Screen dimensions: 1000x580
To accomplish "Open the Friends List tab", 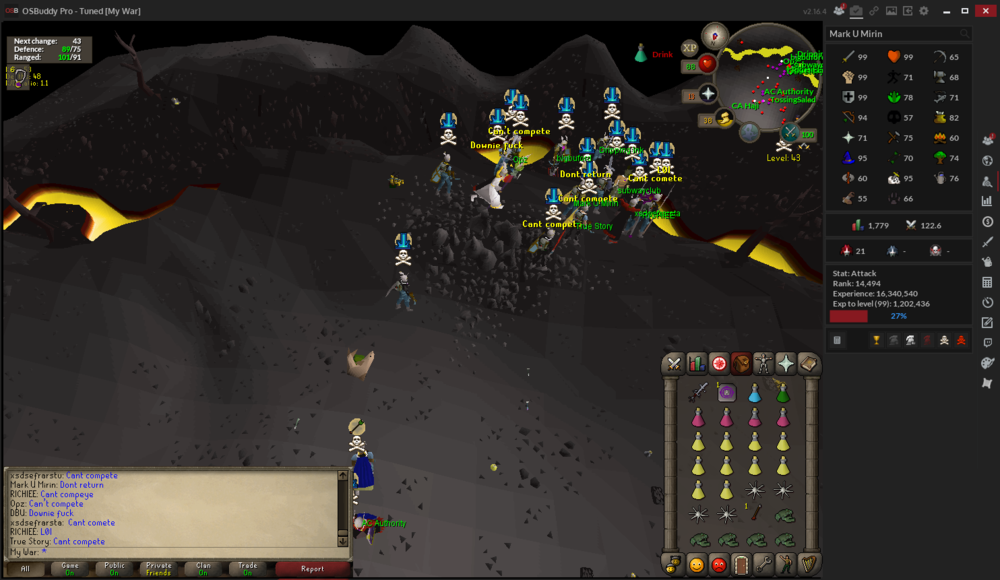I will click(696, 565).
